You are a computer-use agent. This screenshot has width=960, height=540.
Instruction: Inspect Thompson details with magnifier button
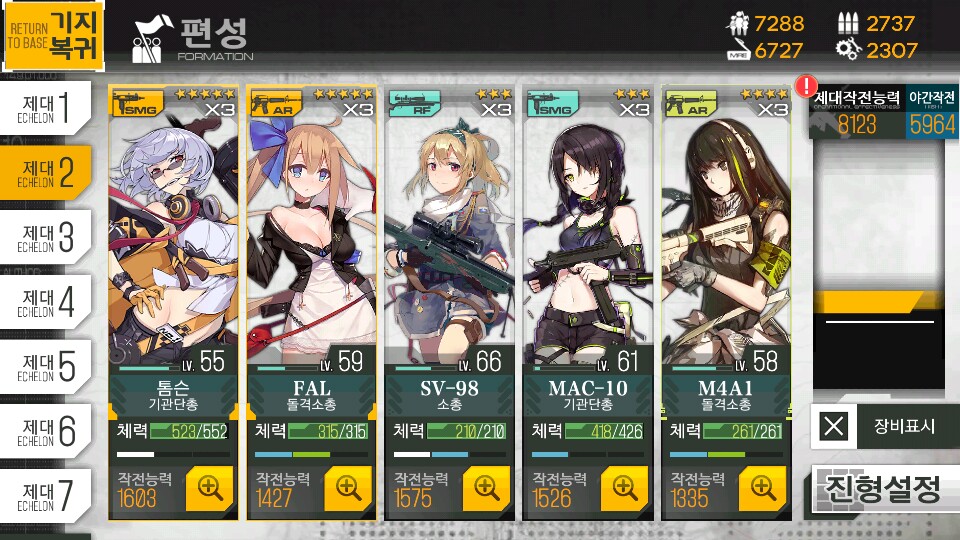coord(209,488)
